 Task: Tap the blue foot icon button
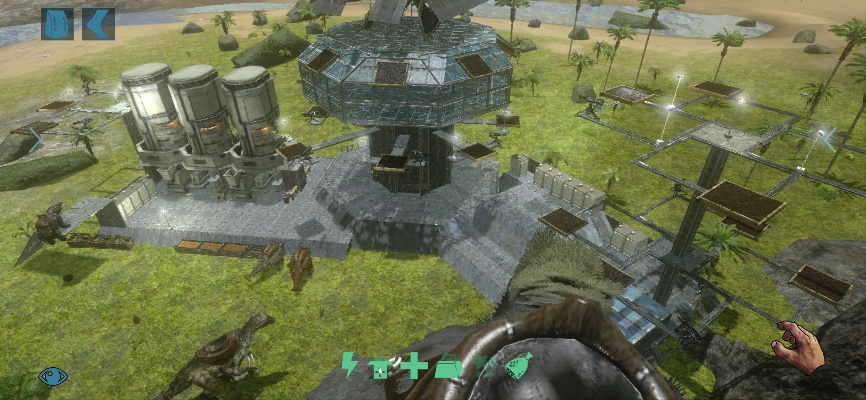point(98,24)
